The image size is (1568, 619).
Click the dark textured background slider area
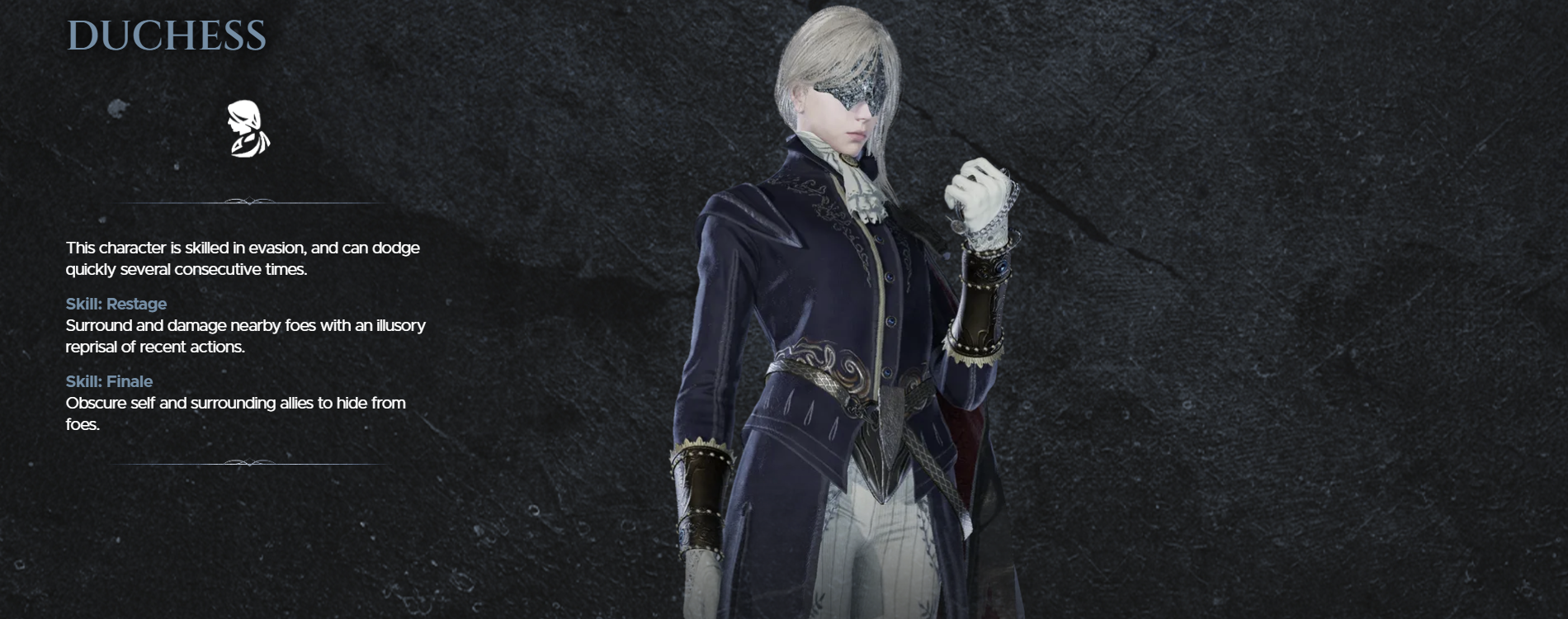point(1320,309)
